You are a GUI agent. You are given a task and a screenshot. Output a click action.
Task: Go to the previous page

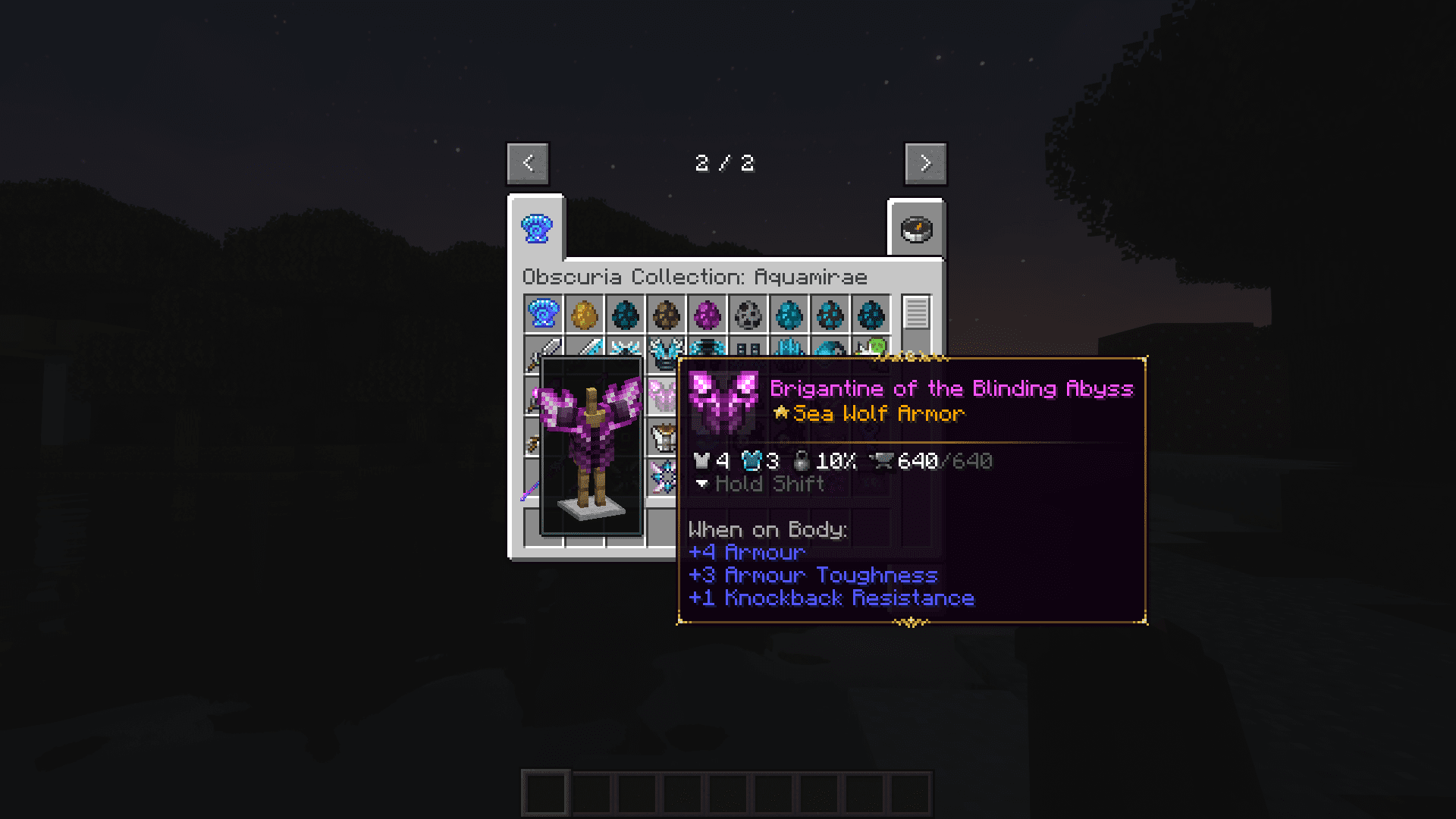pos(528,162)
